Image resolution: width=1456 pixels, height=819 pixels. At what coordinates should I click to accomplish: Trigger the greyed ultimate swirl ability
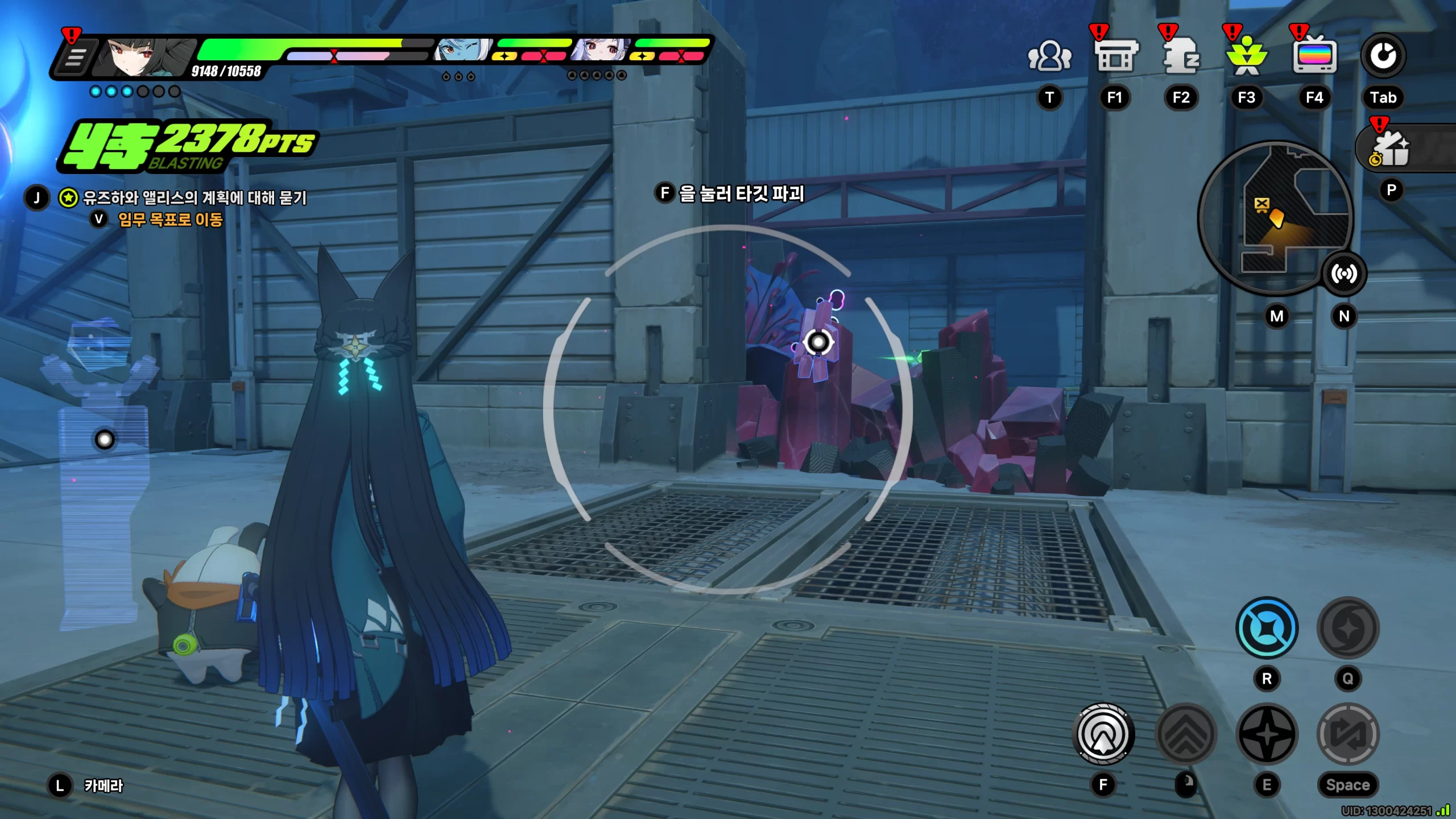[1348, 628]
